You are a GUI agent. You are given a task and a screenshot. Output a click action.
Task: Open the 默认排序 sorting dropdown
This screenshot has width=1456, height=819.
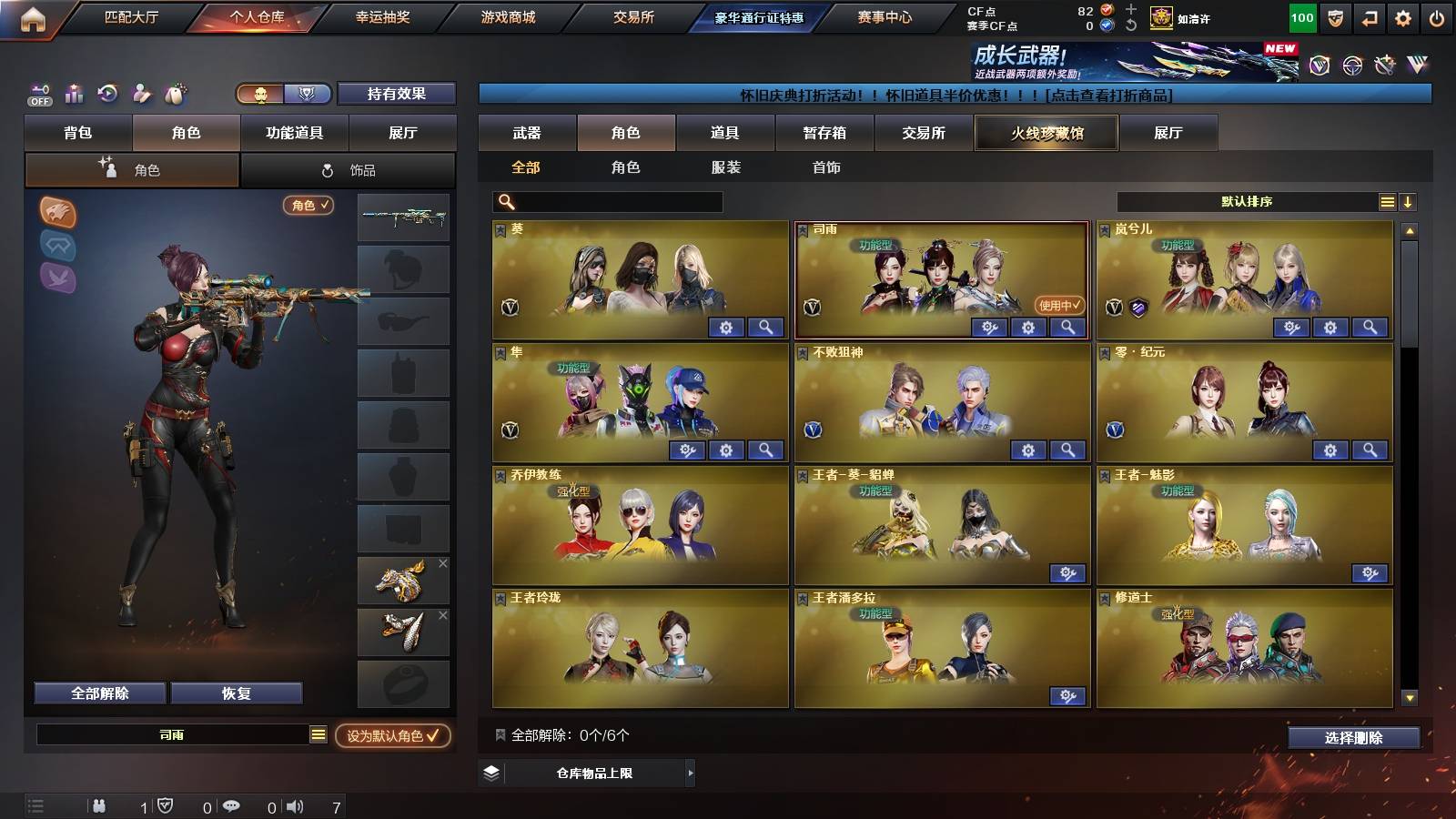[x=1247, y=201]
